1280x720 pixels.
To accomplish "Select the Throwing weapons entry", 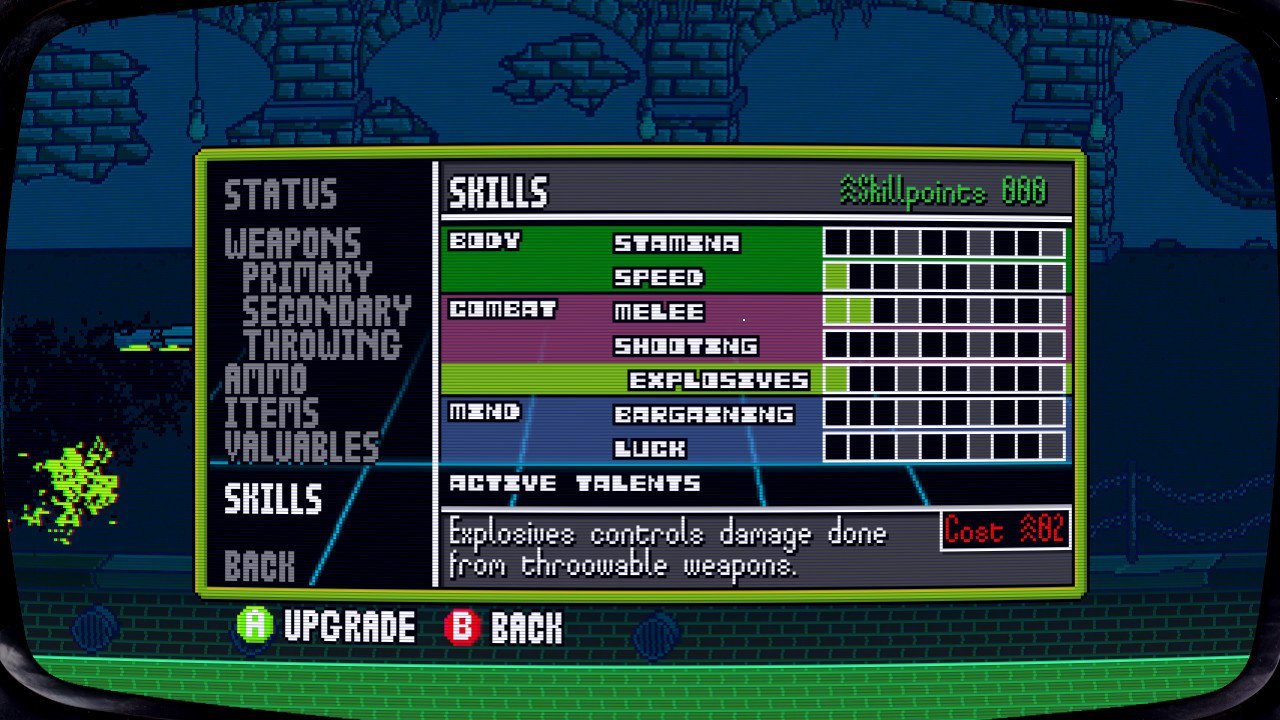I will pyautogui.click(x=322, y=345).
